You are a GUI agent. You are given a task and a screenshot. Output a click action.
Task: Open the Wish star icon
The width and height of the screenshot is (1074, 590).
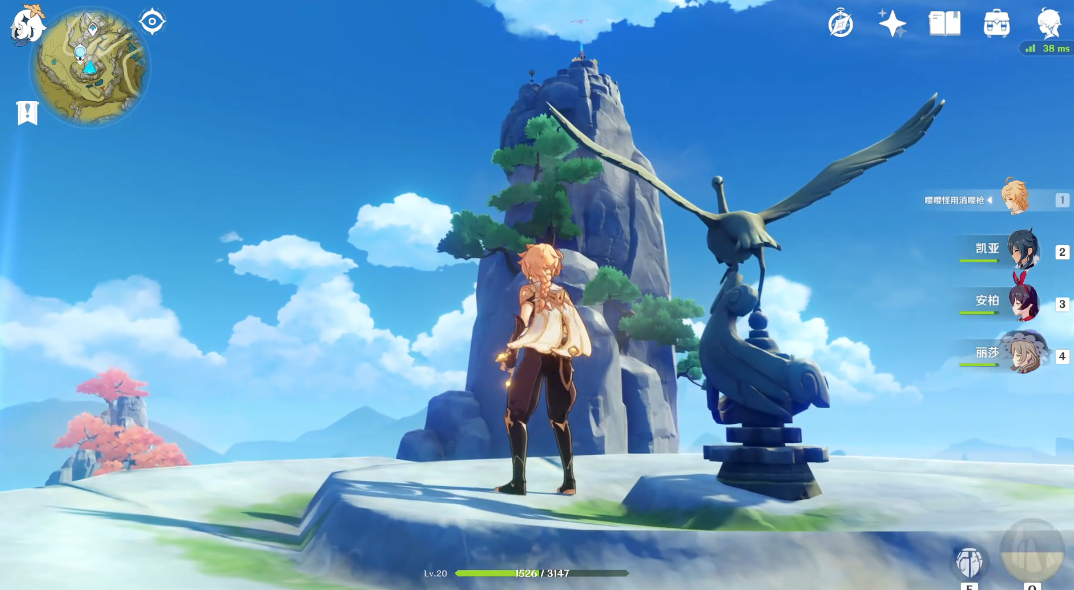(x=892, y=24)
